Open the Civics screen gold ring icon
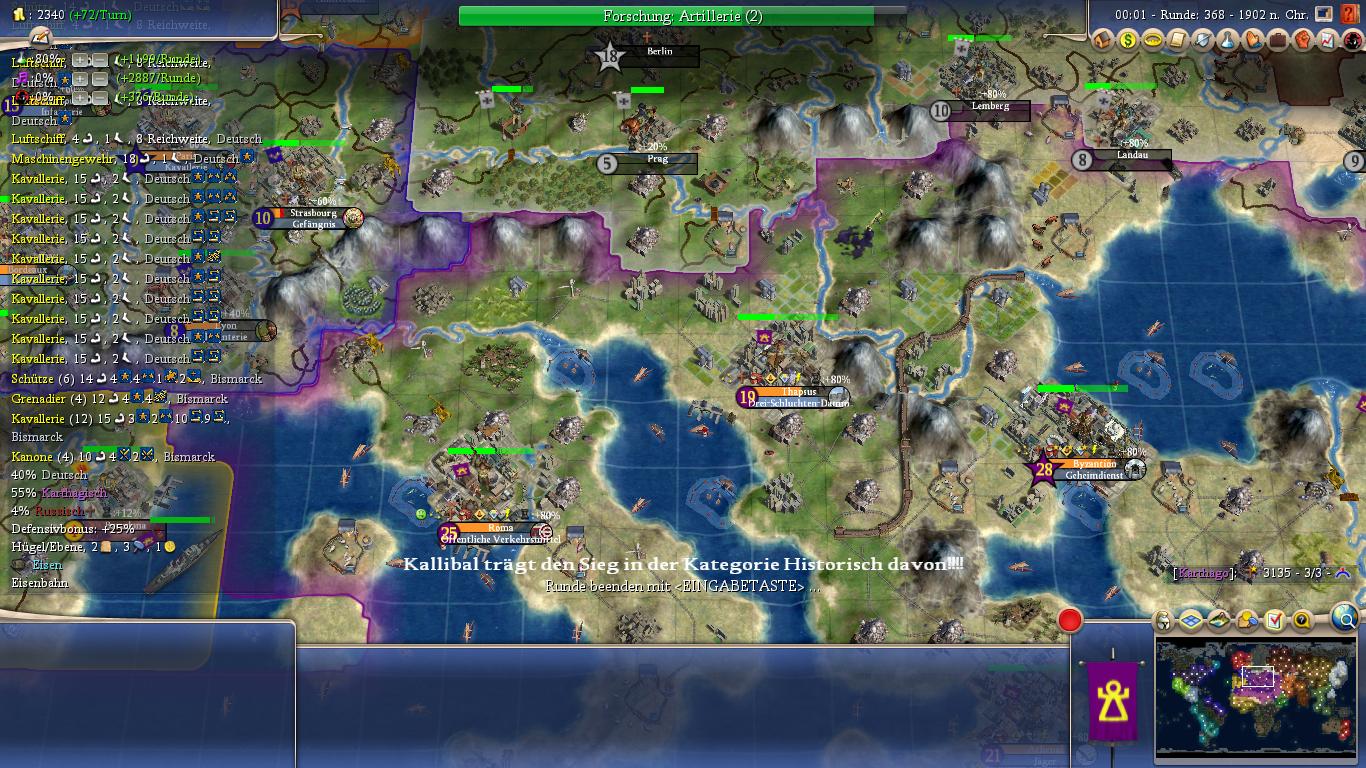This screenshot has height=768, width=1366. [1153, 41]
